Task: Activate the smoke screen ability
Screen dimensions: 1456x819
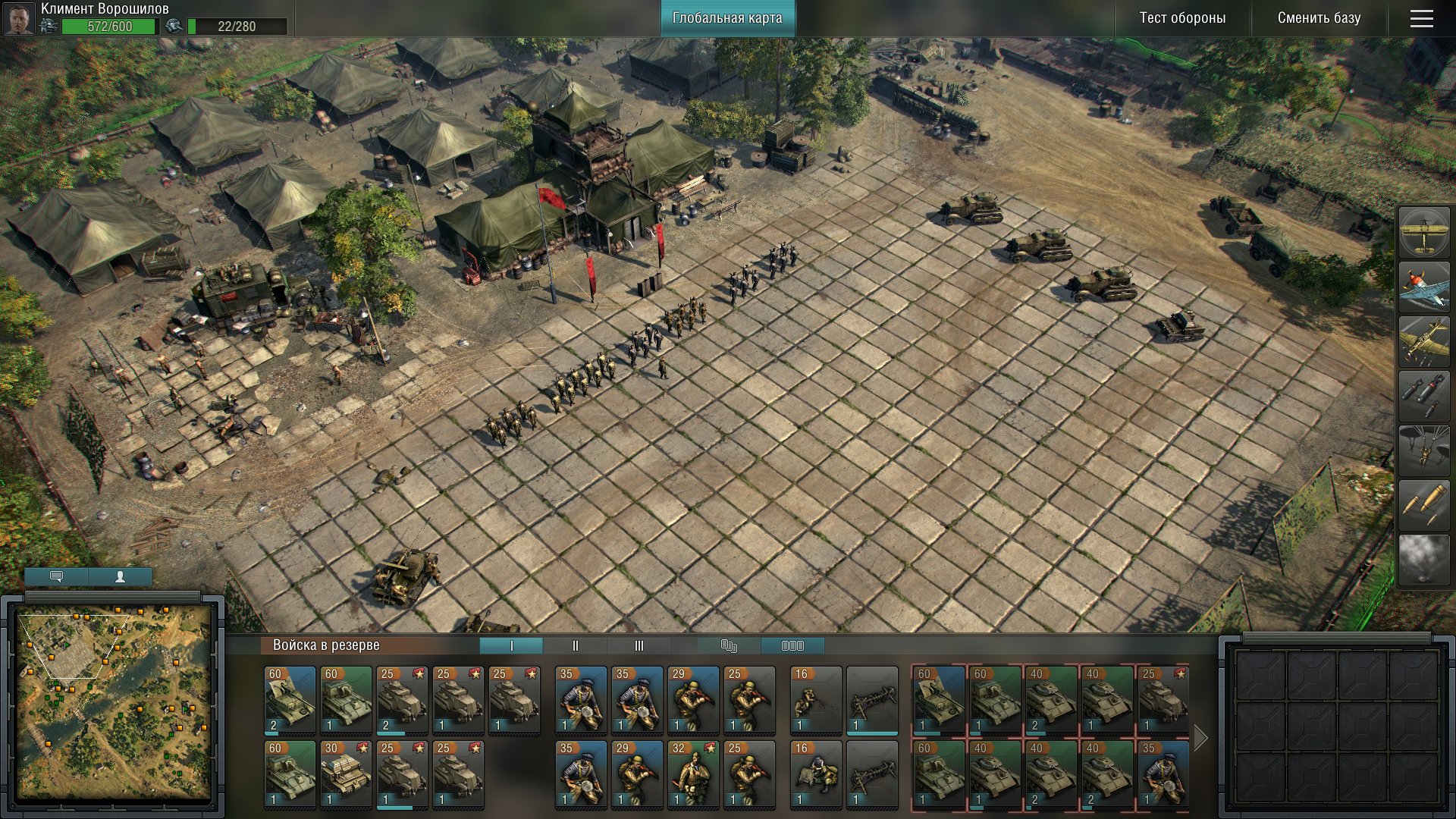Action: pyautogui.click(x=1423, y=560)
